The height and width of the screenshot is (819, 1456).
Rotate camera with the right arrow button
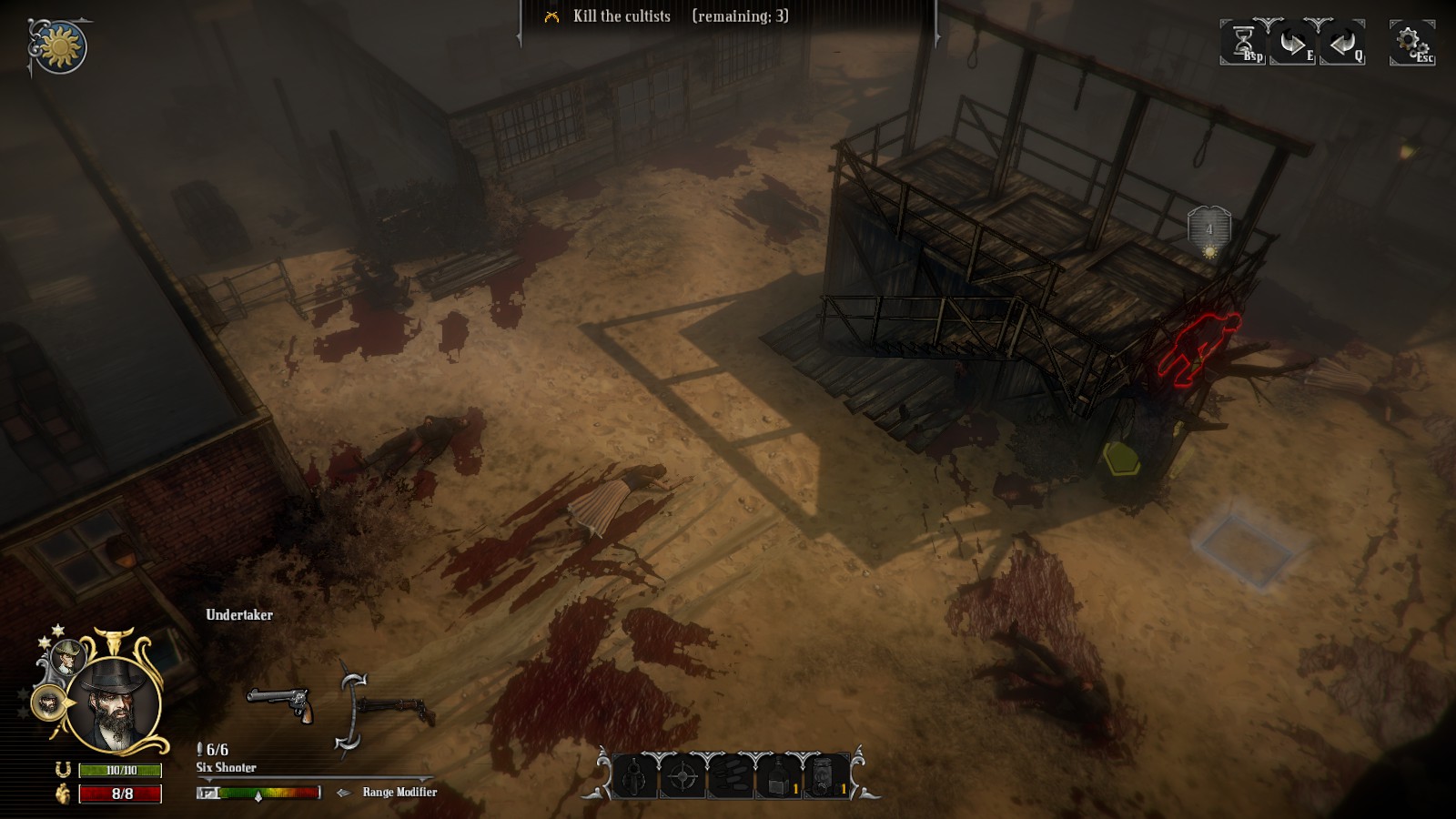point(1292,42)
